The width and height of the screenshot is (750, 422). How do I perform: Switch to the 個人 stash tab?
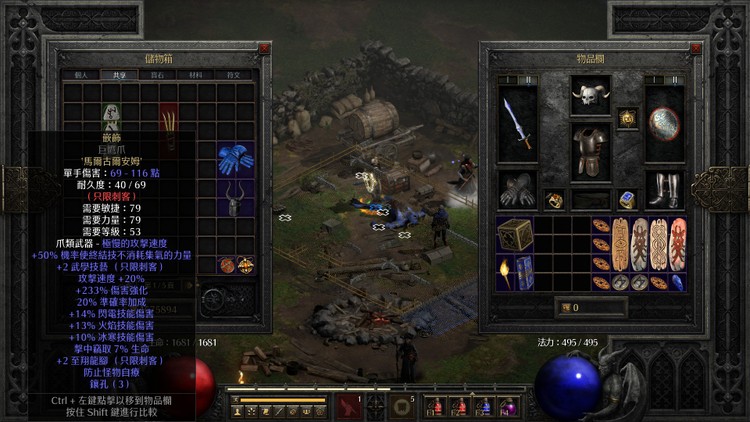point(81,74)
